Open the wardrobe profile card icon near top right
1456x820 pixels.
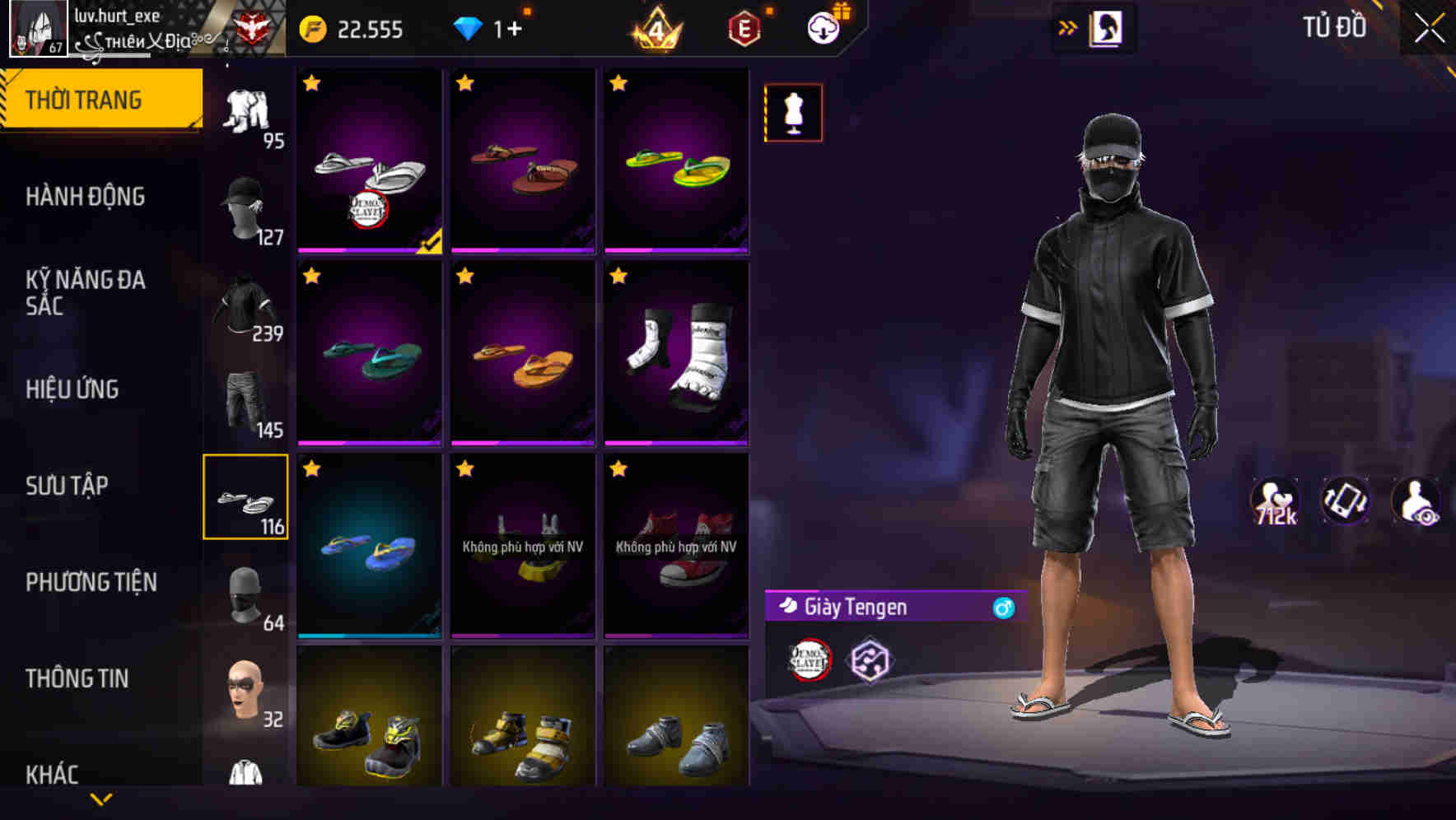click(x=1108, y=27)
